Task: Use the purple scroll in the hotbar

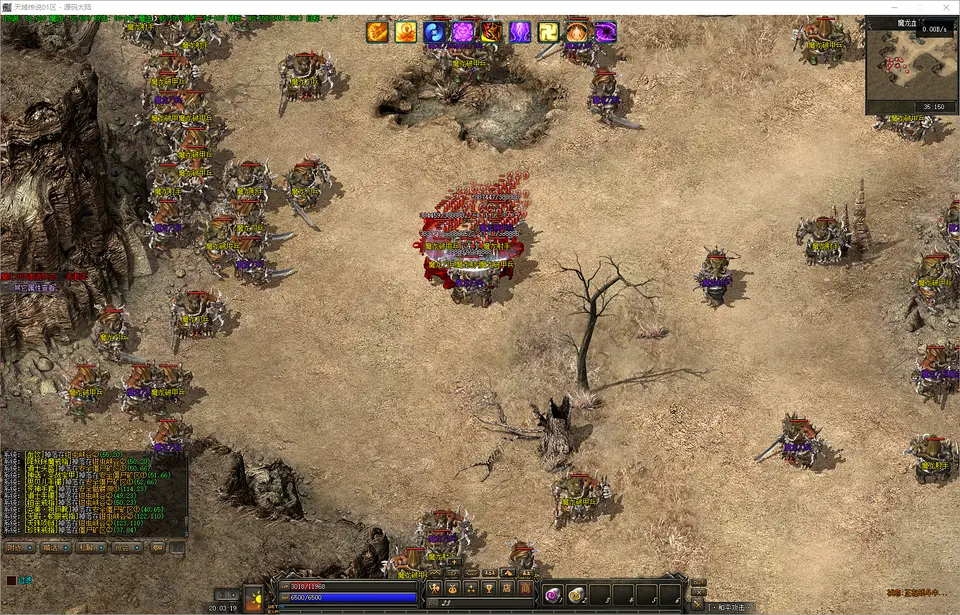Action: click(x=552, y=595)
